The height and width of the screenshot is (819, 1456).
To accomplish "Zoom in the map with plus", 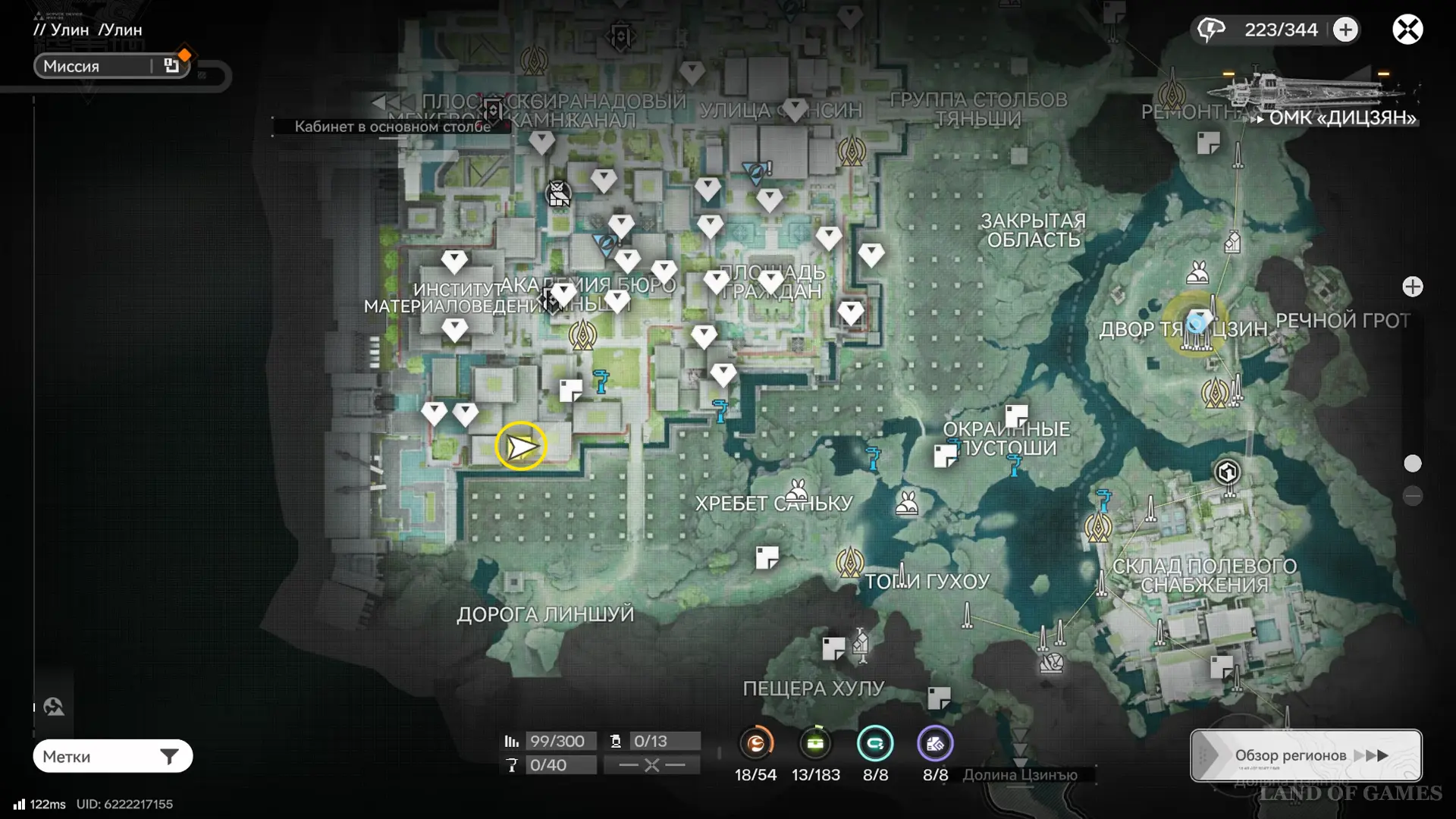I will (1412, 287).
